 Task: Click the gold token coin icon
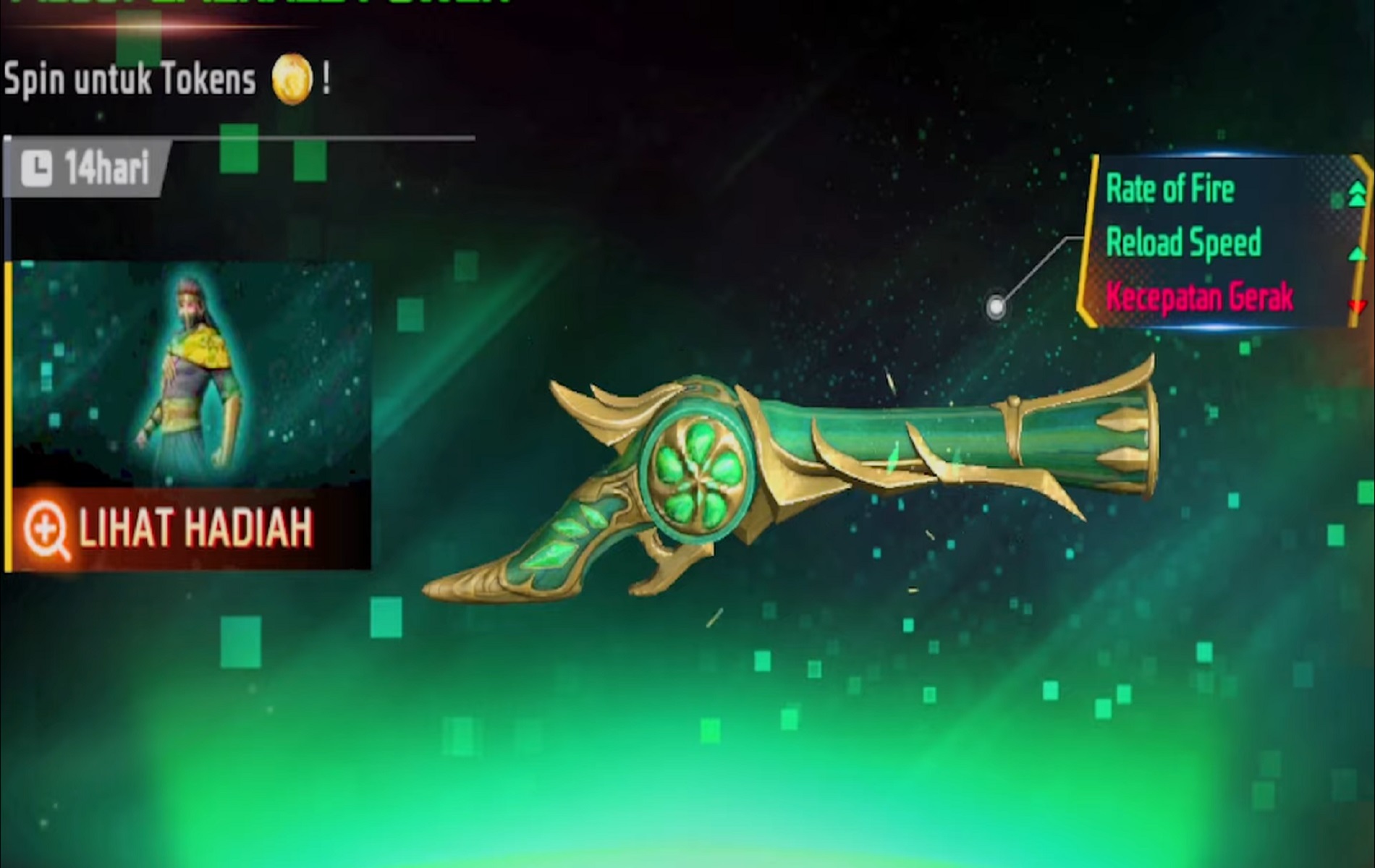pos(292,79)
